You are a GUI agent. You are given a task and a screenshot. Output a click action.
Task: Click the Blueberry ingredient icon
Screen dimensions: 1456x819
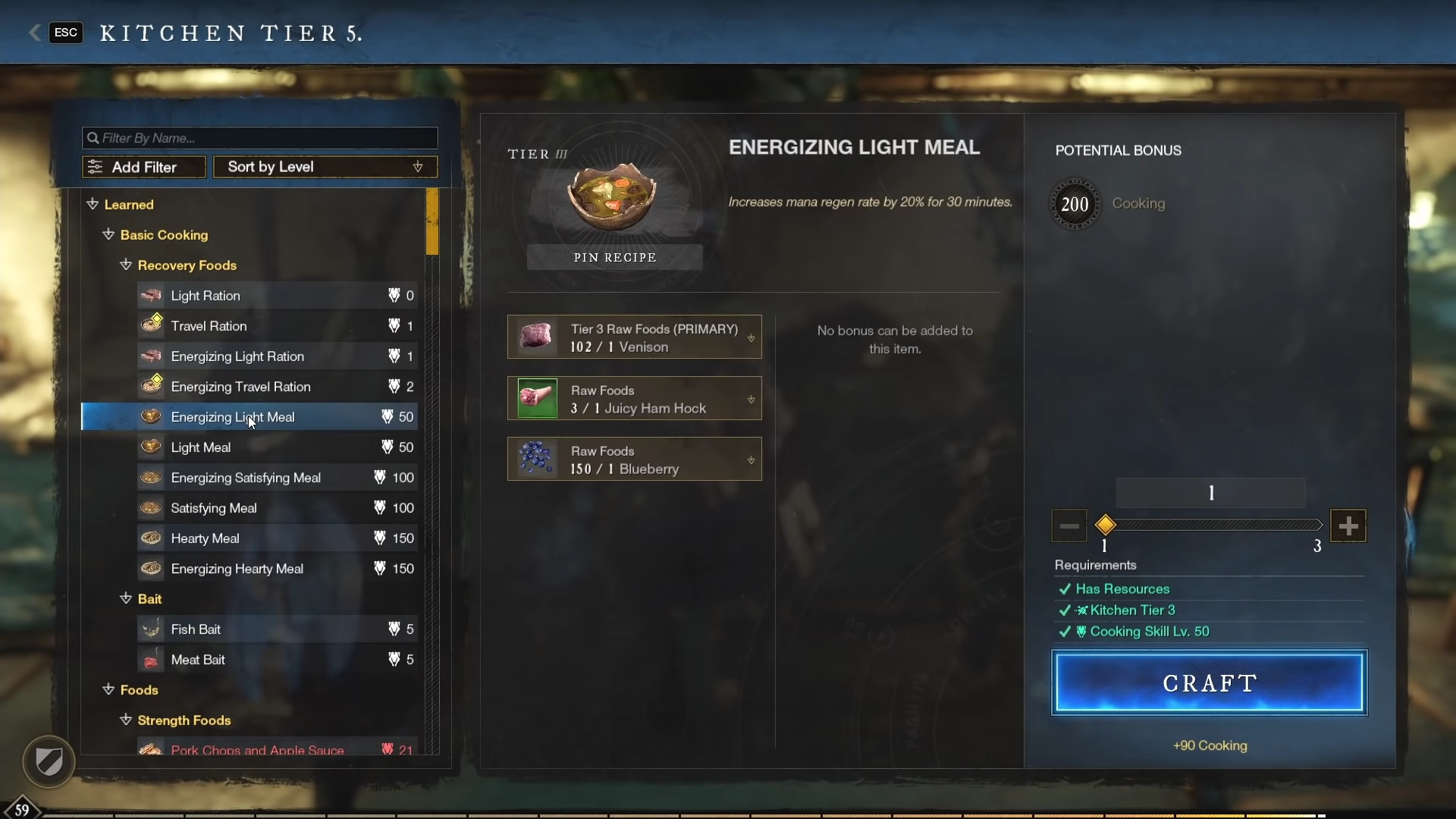(x=536, y=459)
